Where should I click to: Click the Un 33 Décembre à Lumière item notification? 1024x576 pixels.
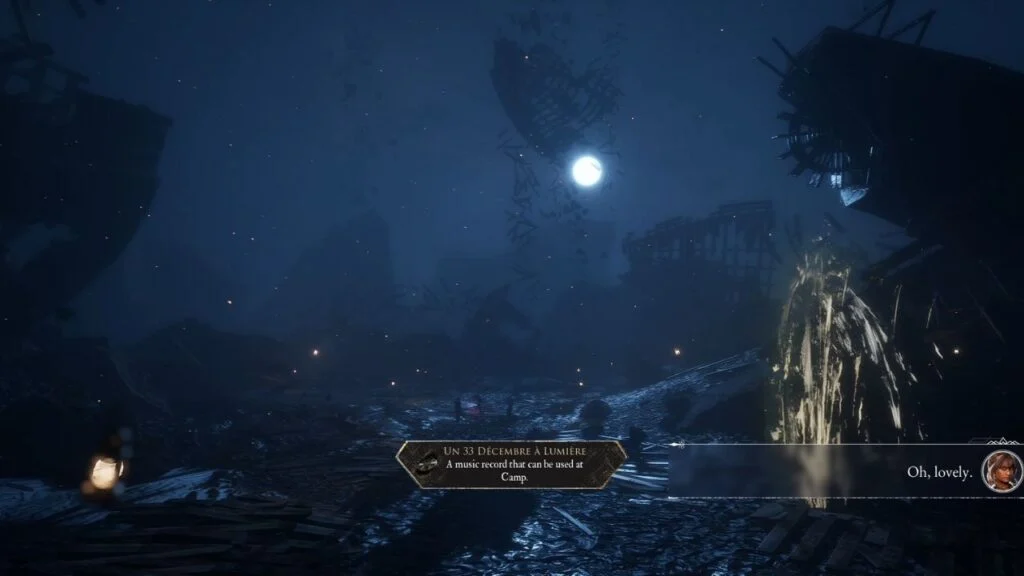[x=512, y=464]
